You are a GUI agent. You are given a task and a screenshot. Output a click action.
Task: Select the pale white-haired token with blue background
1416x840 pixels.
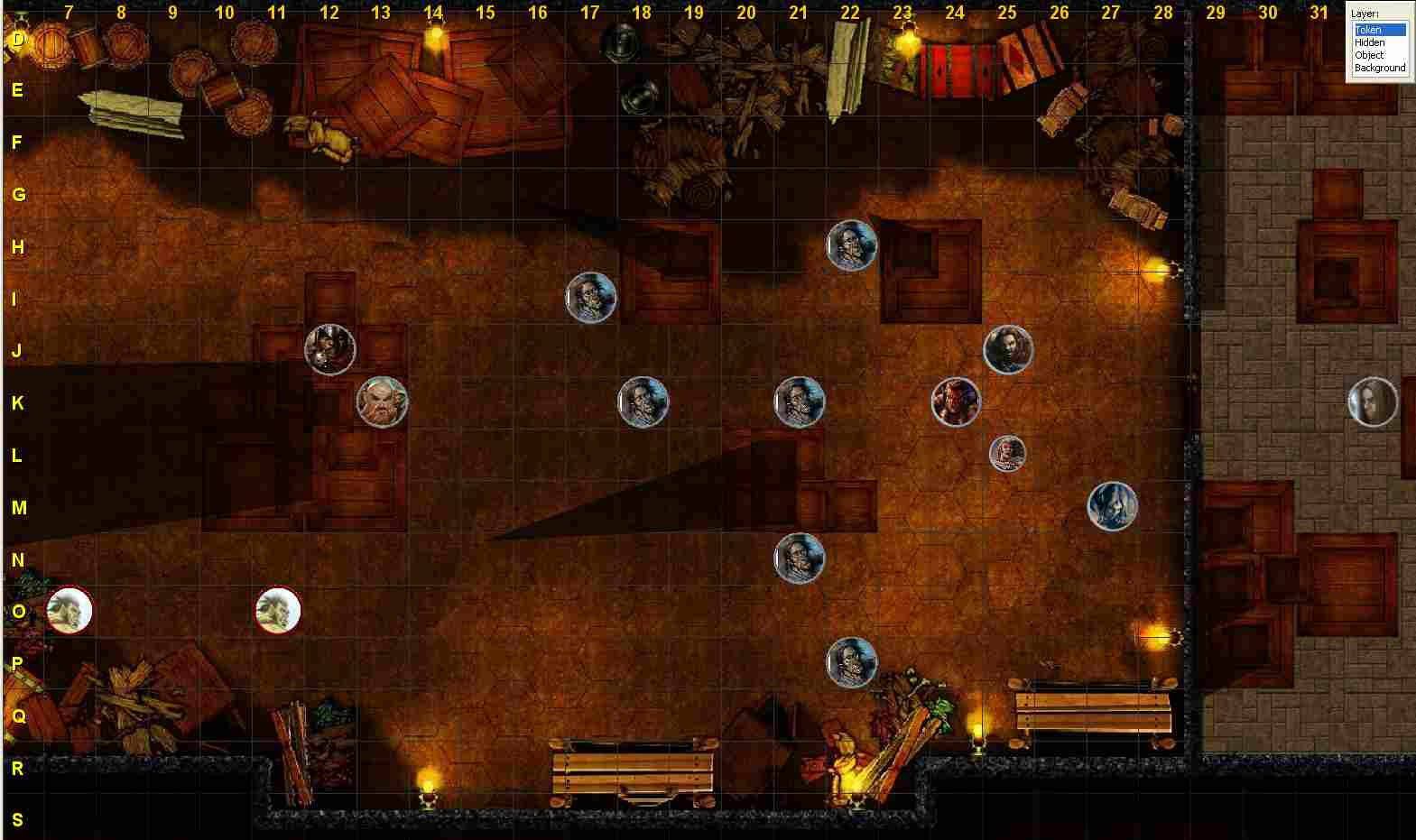[1112, 506]
